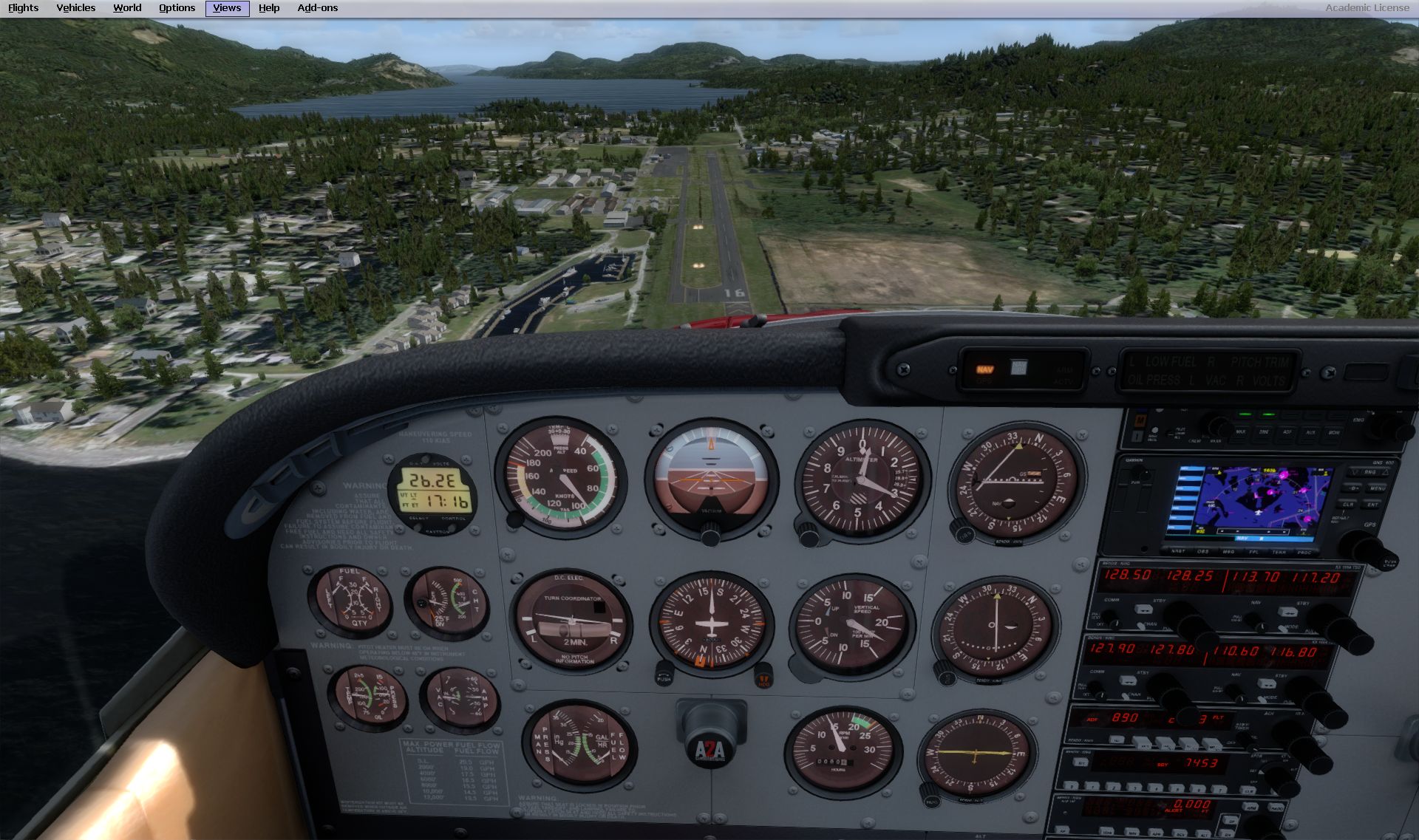Open the Add-ons menu
Viewport: 1419px width, 840px height.
pos(317,8)
